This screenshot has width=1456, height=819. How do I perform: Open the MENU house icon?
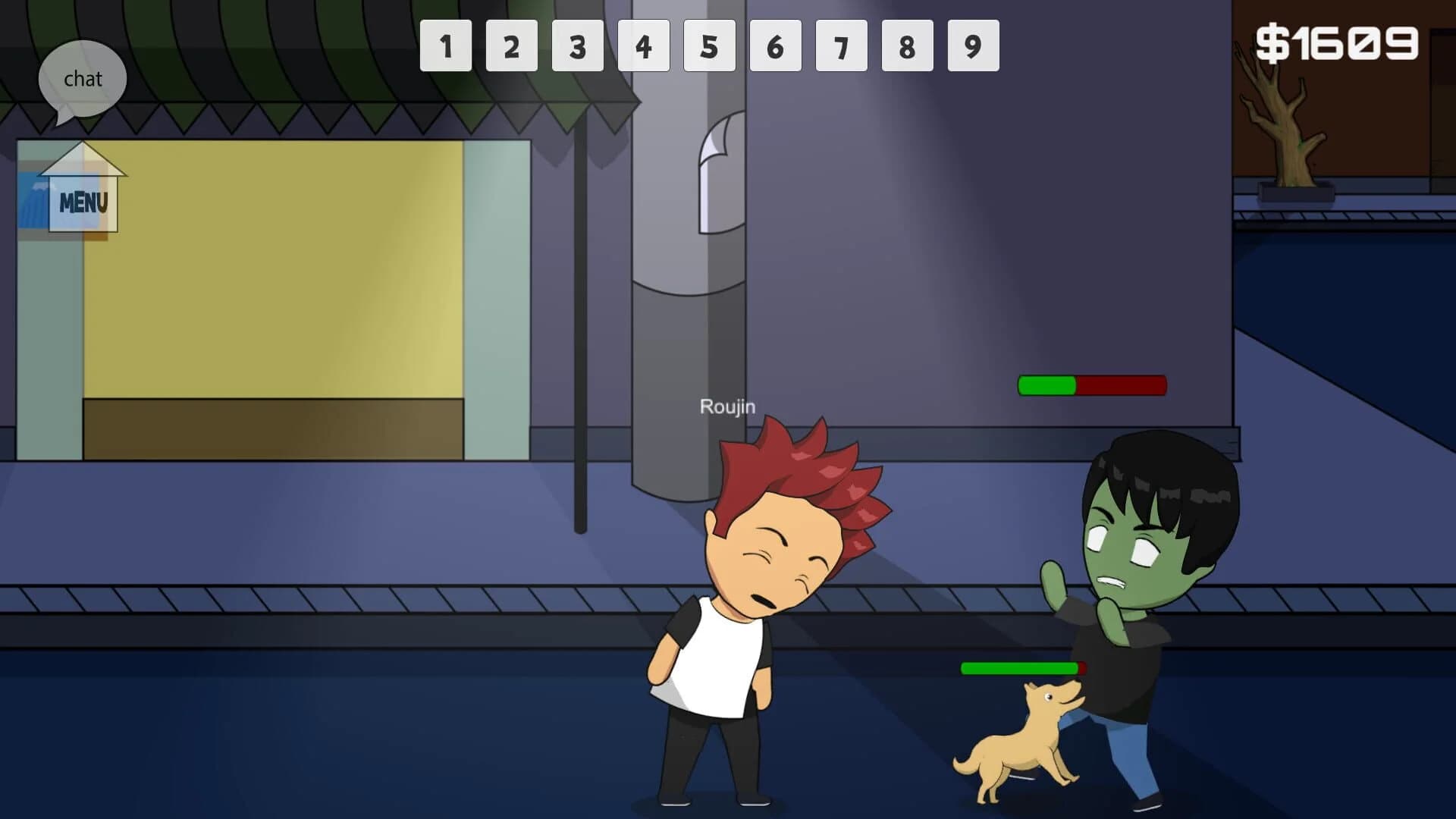point(82,199)
